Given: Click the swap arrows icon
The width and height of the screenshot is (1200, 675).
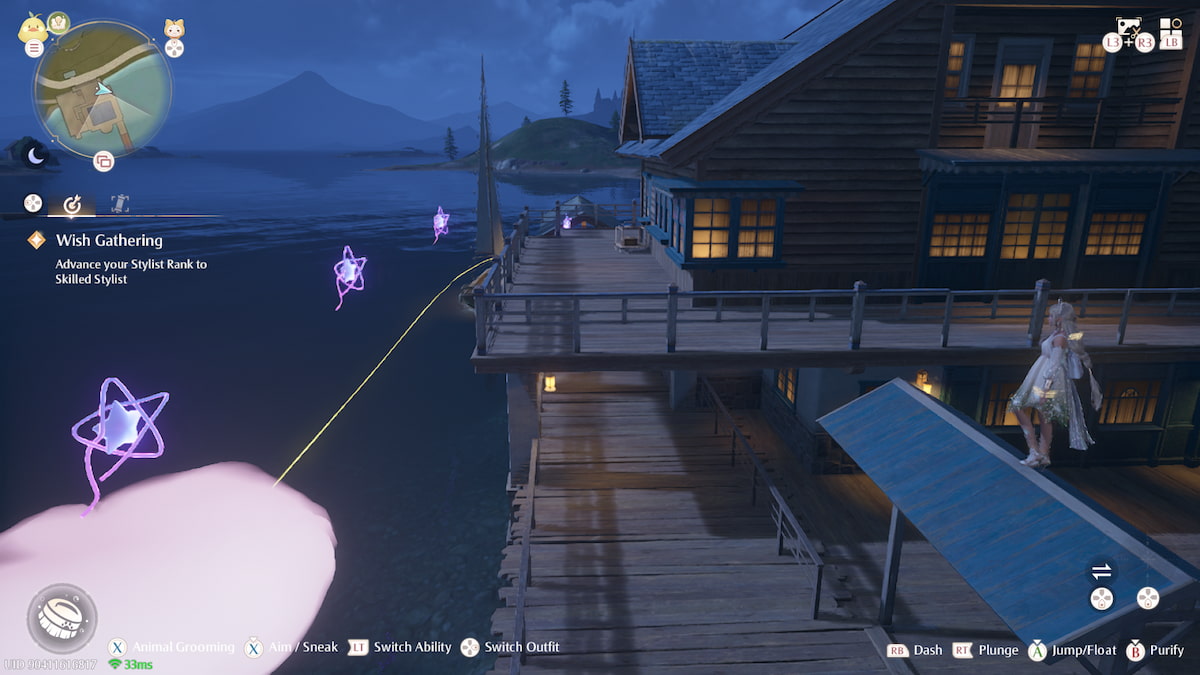Looking at the screenshot, I should tap(1101, 571).
